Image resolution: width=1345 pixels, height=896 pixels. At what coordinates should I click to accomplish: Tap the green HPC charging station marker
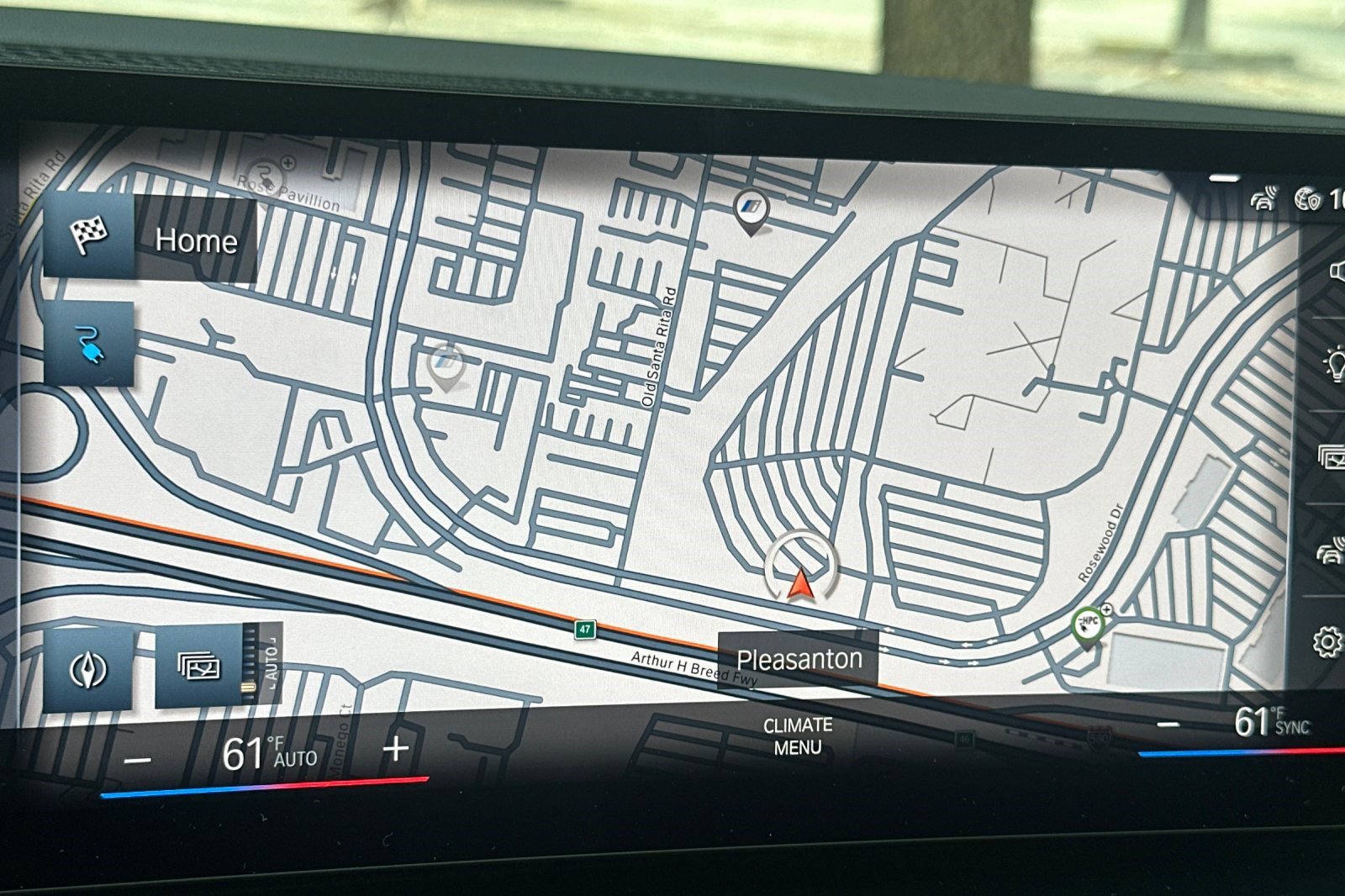pos(1088,624)
